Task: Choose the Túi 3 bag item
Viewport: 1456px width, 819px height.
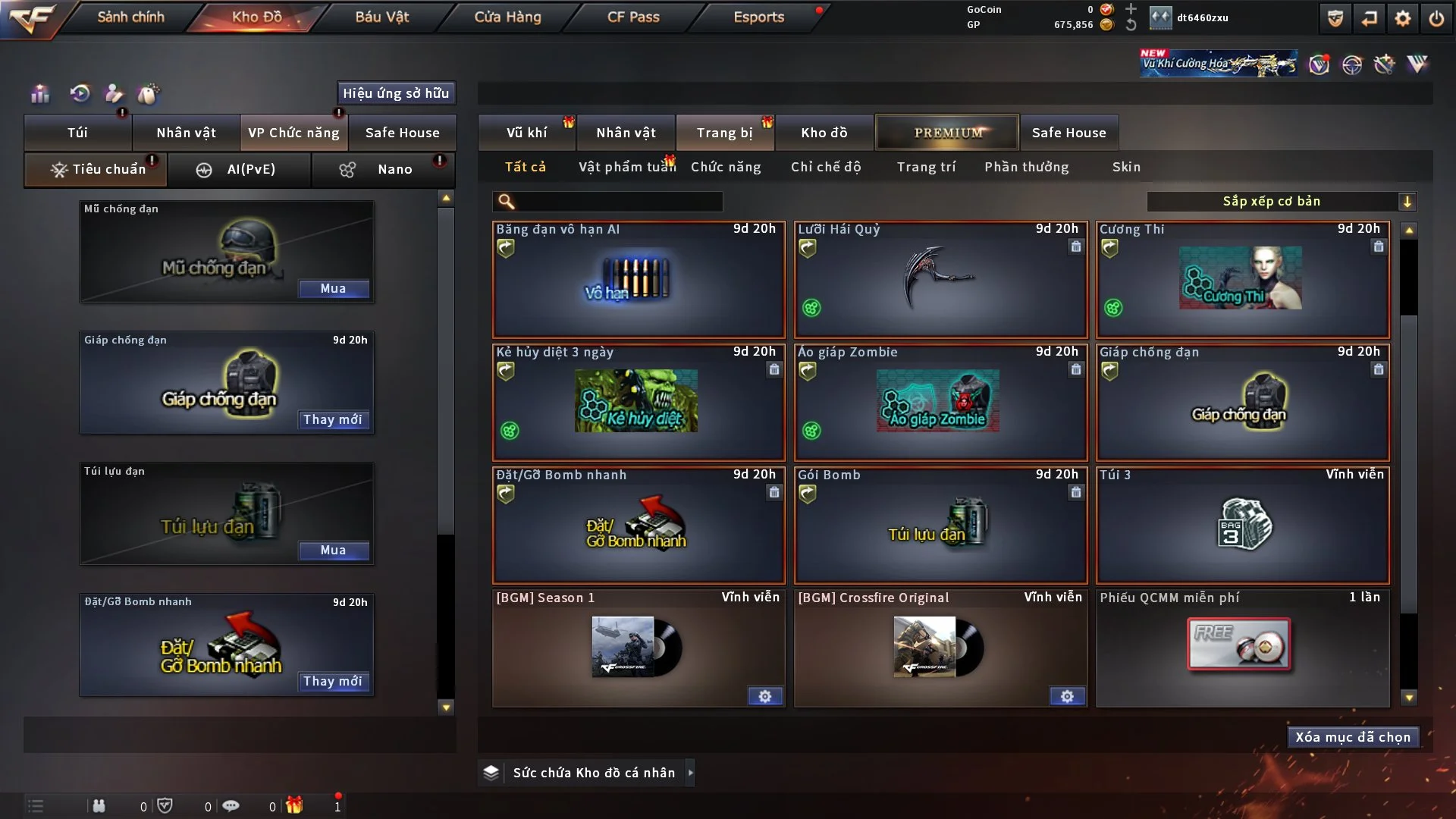Action: [x=1242, y=525]
